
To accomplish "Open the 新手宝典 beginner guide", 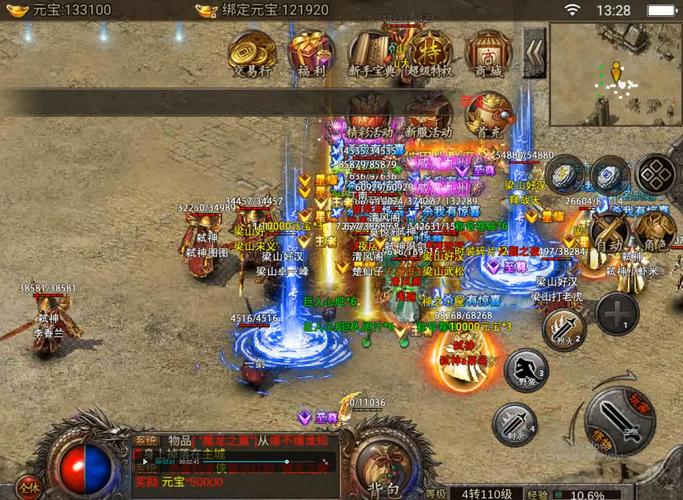I will [x=370, y=53].
